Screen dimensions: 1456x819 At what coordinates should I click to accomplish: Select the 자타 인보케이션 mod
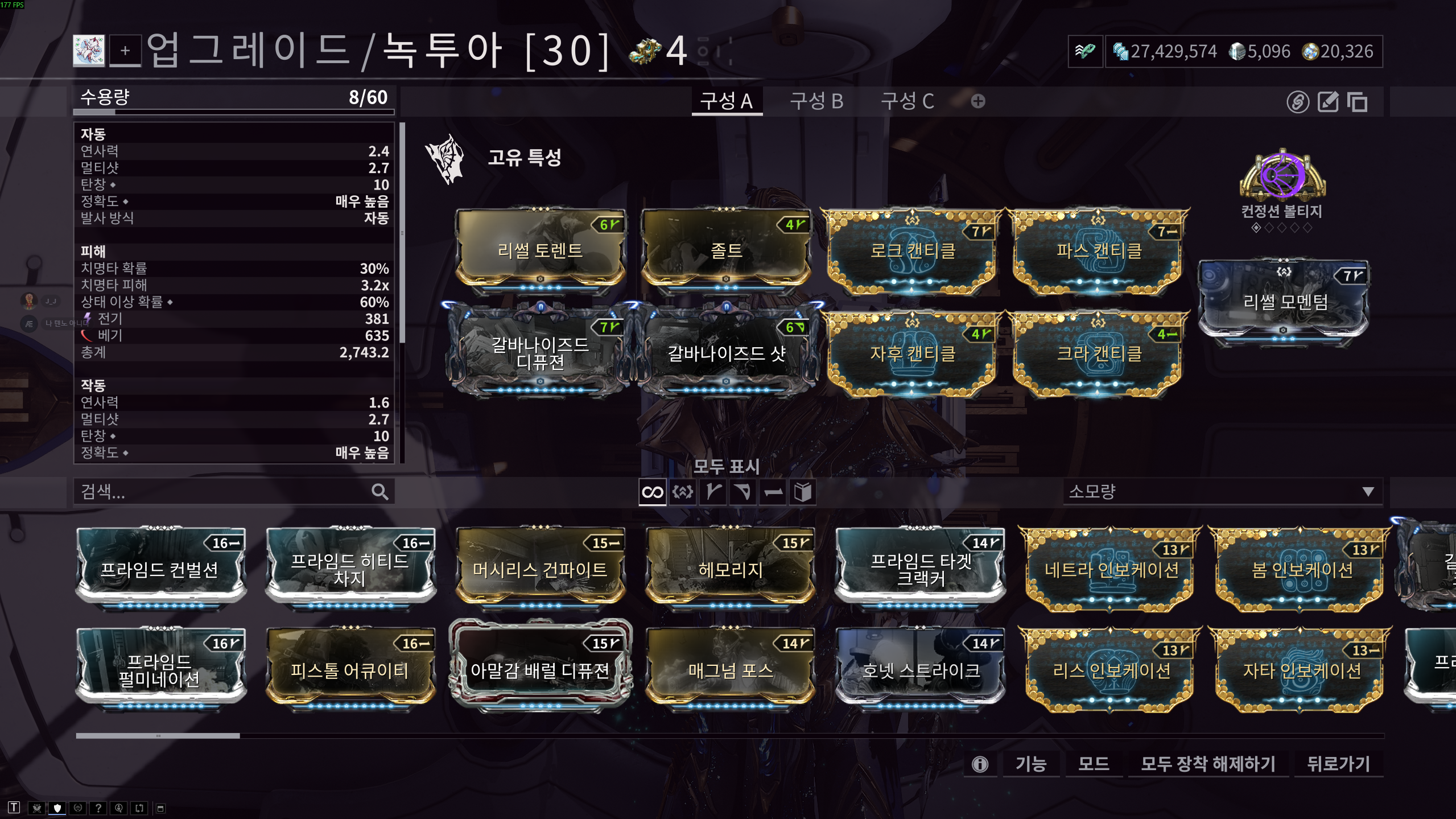[1301, 670]
